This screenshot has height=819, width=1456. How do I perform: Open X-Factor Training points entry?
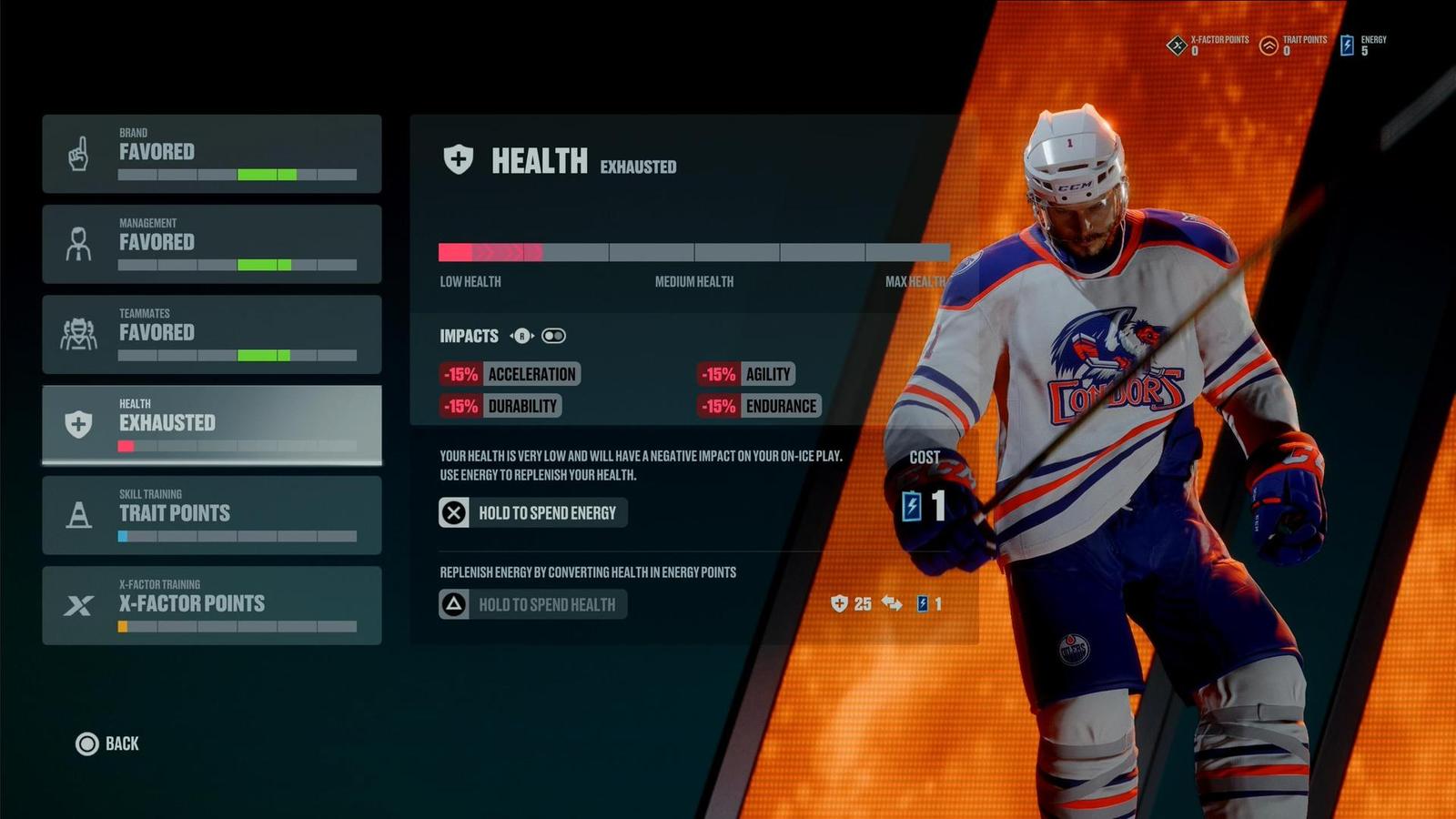(211, 605)
